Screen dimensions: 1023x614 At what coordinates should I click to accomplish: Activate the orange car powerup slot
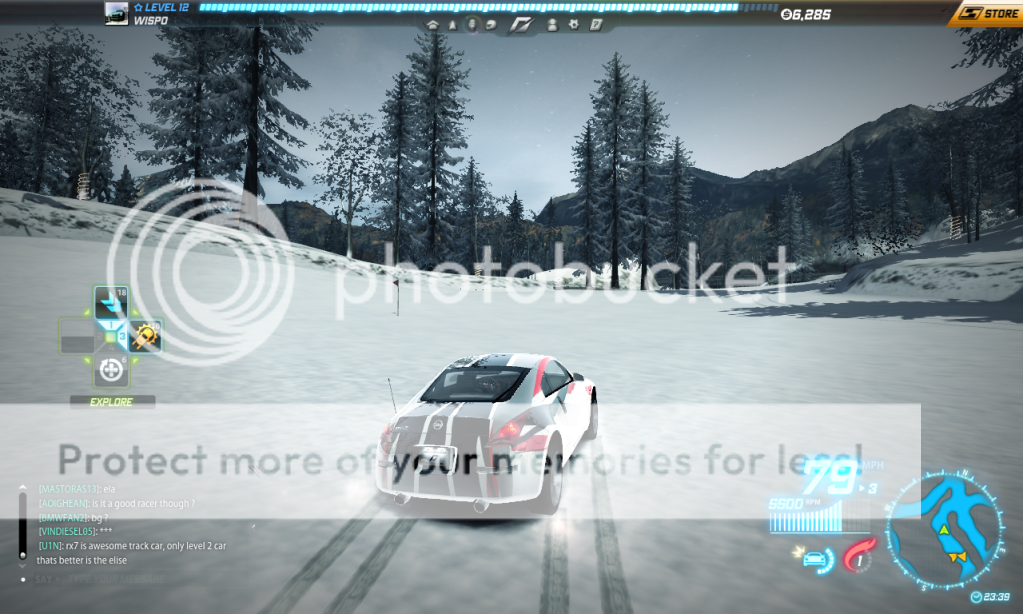(145, 337)
